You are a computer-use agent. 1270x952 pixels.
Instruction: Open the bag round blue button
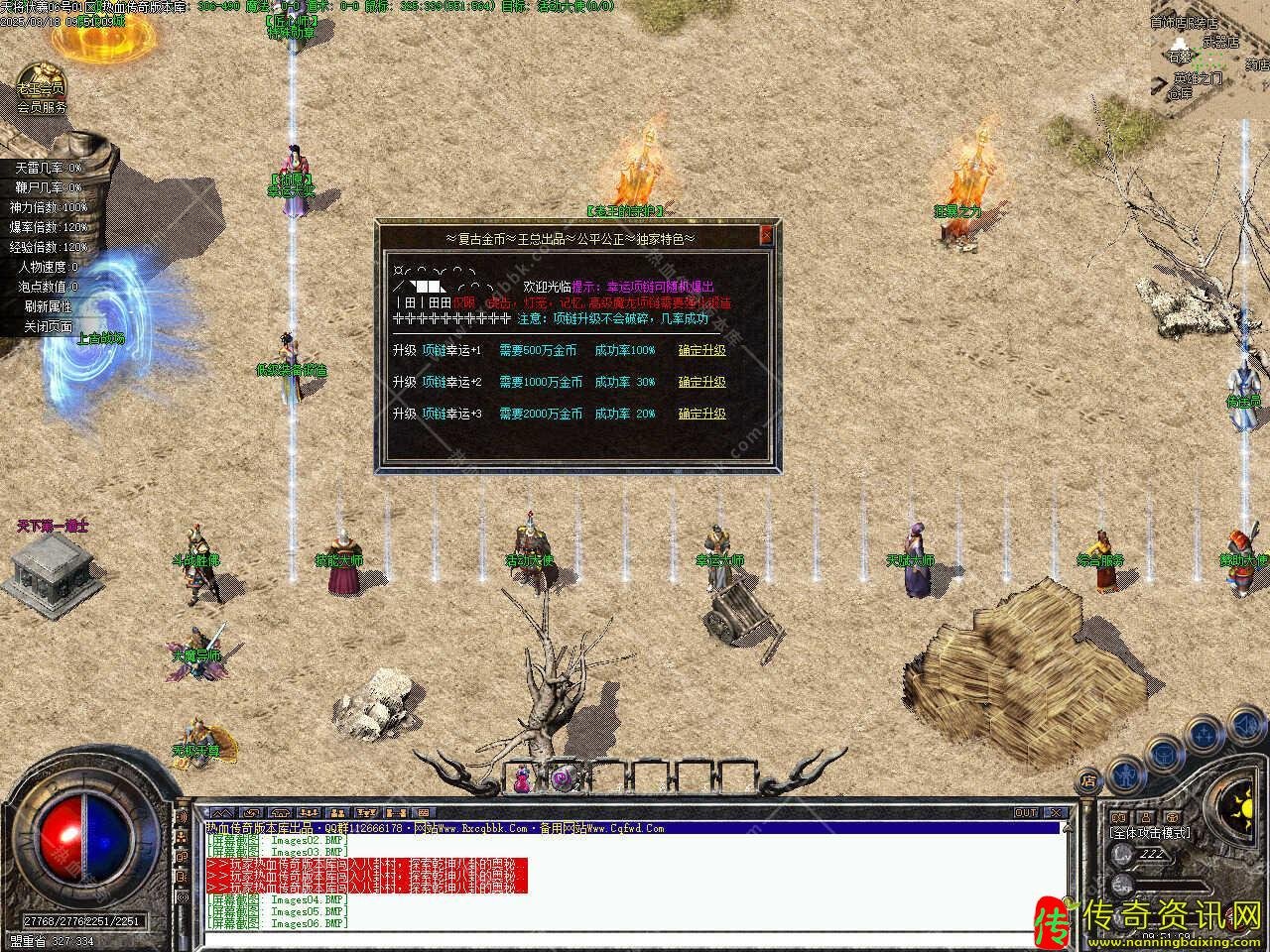[1163, 756]
